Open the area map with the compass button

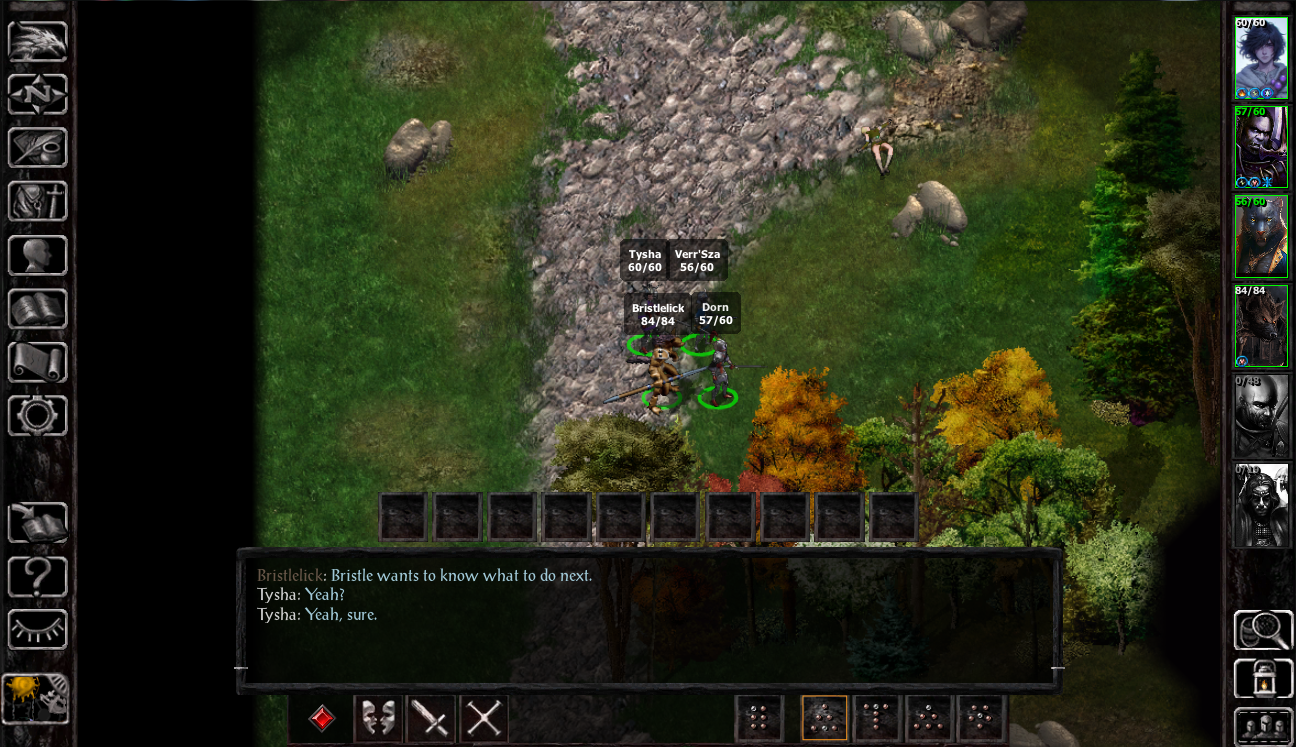click(x=38, y=96)
